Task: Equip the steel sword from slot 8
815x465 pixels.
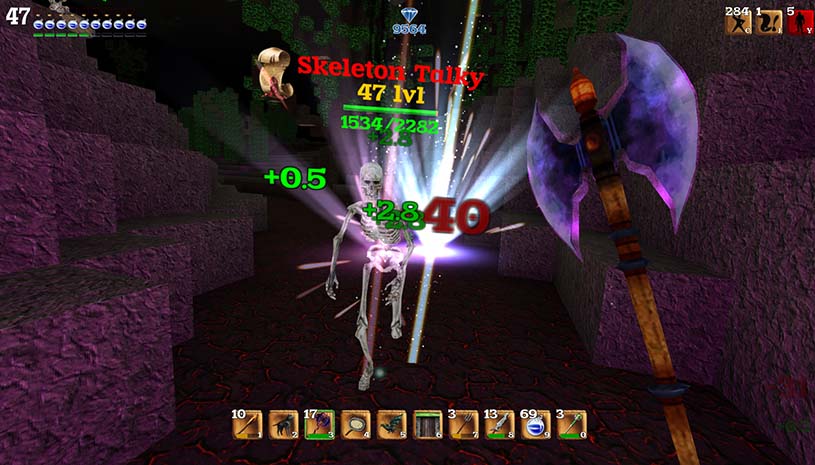Action: [x=500, y=425]
